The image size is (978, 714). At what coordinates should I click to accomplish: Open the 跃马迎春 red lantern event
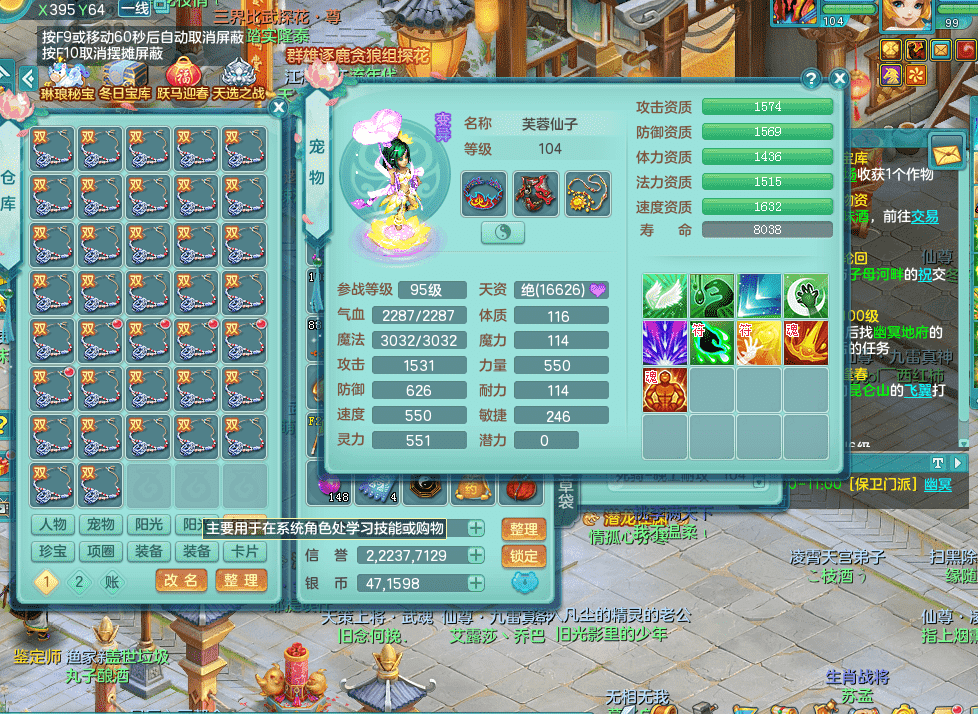(x=183, y=76)
